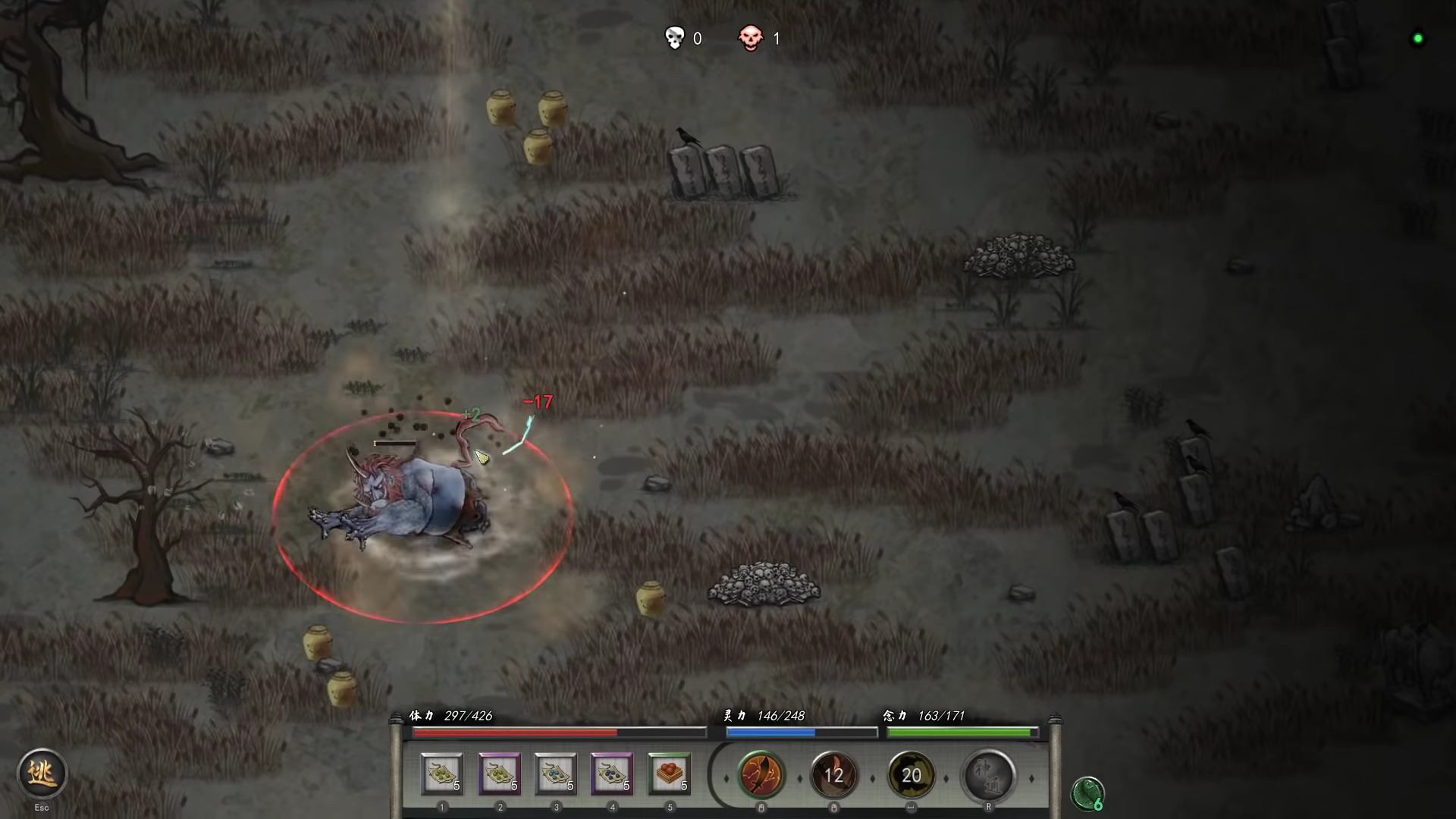The height and width of the screenshot is (819, 1456).
Task: Toggle the green status indicator dot top-right
Action: click(1417, 38)
